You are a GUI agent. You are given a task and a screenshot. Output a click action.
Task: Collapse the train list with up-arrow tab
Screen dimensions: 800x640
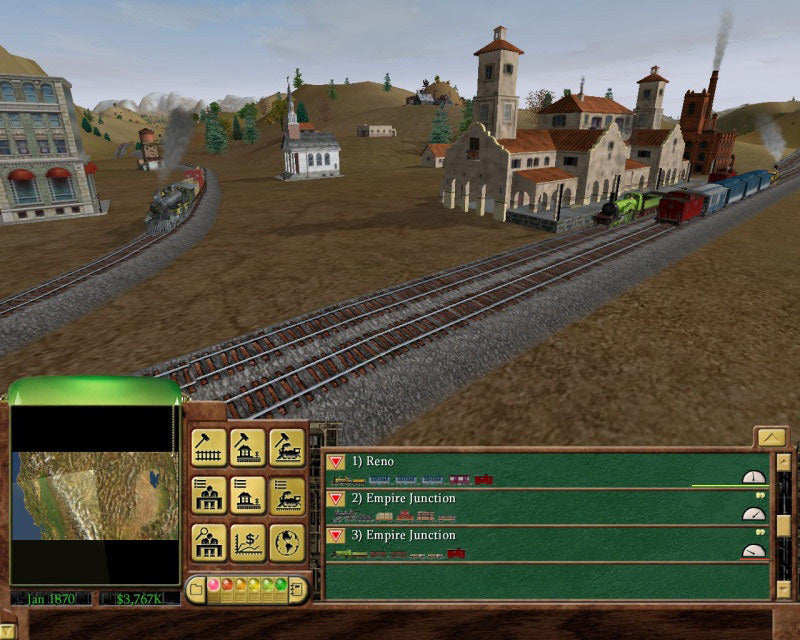click(x=770, y=436)
